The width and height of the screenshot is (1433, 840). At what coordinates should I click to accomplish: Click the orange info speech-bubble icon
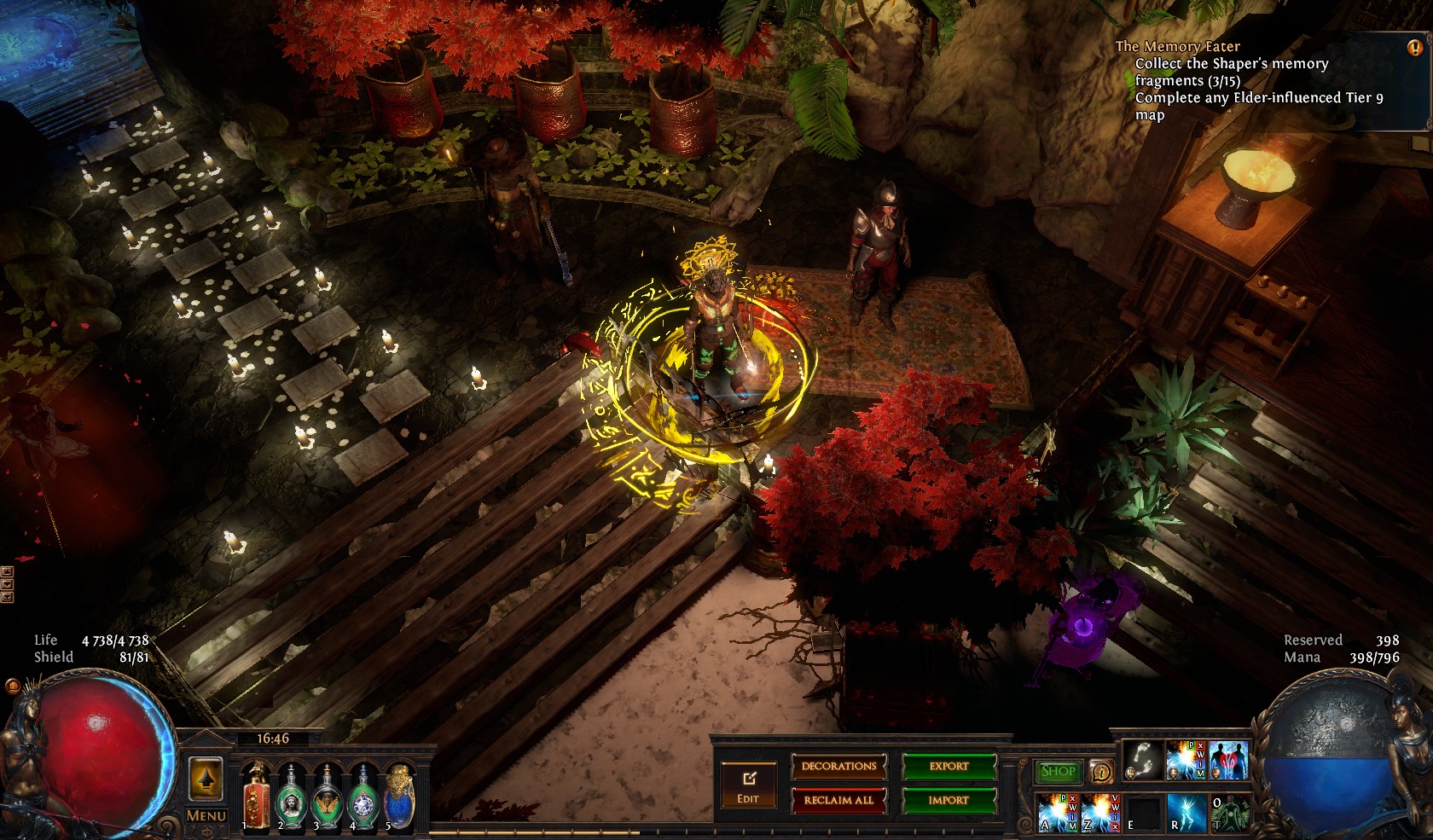[1101, 772]
